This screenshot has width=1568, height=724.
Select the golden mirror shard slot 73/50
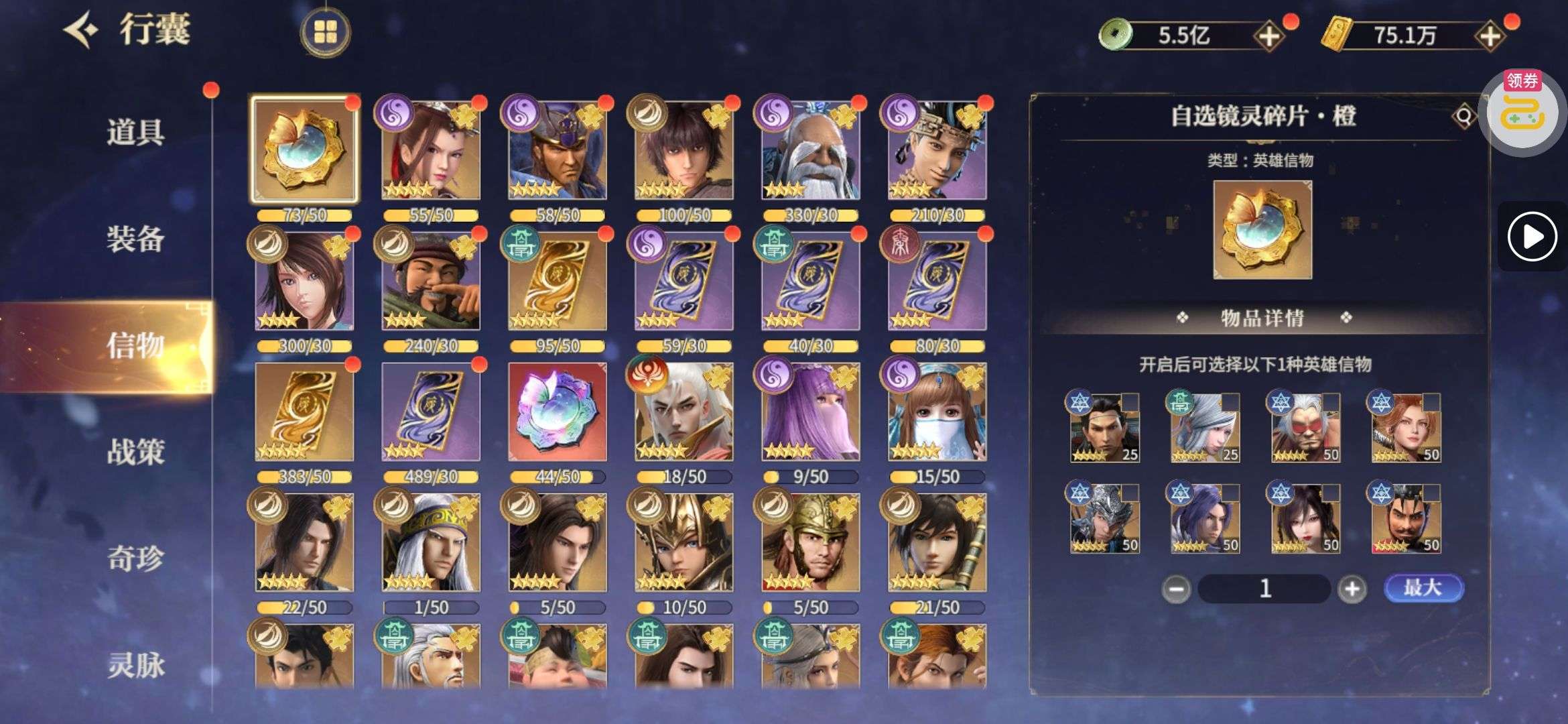(x=304, y=150)
